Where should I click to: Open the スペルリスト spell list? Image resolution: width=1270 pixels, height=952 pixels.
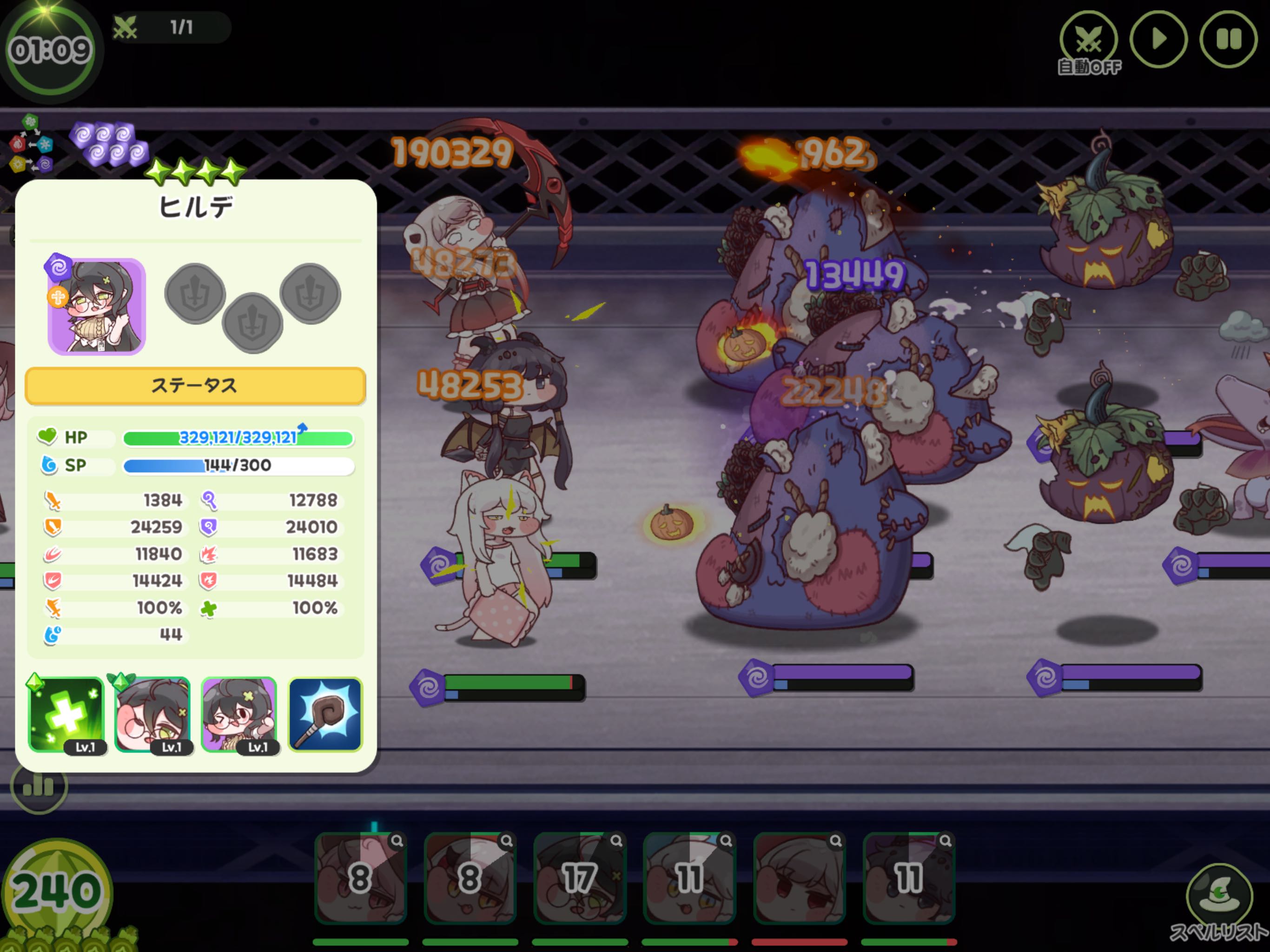pos(1218,899)
